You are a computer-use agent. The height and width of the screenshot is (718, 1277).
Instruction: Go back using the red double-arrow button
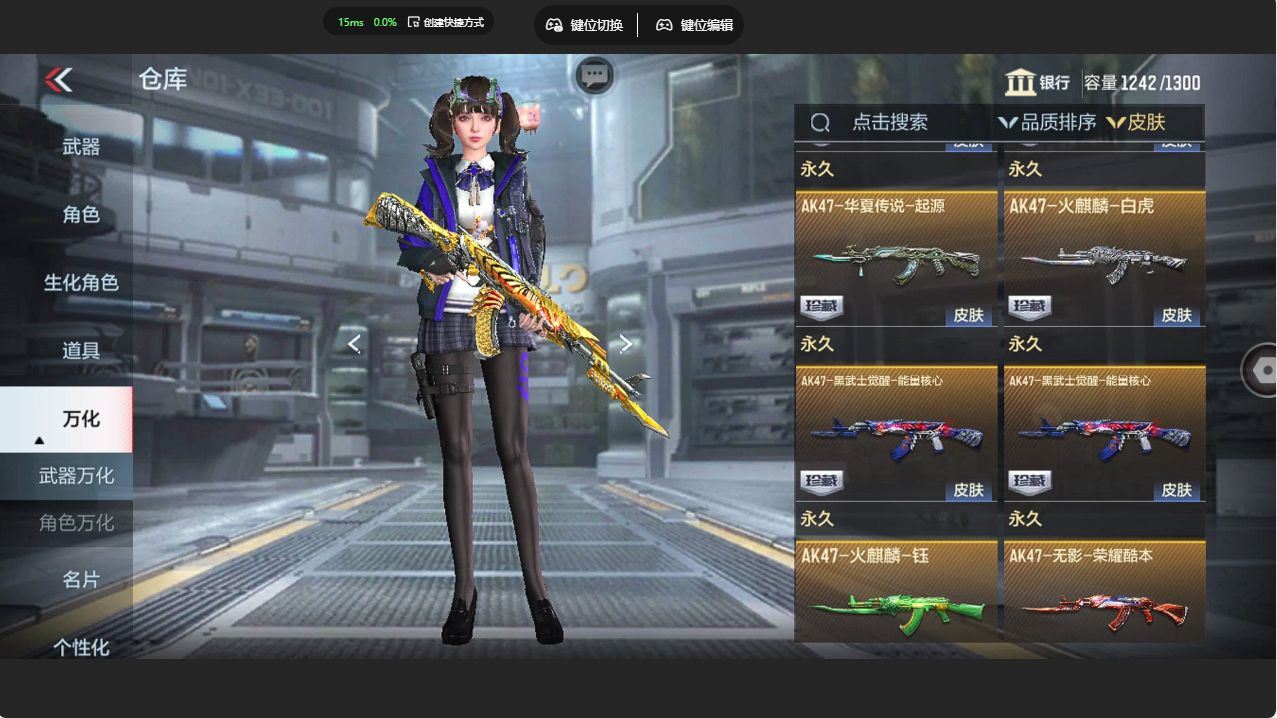(59, 80)
